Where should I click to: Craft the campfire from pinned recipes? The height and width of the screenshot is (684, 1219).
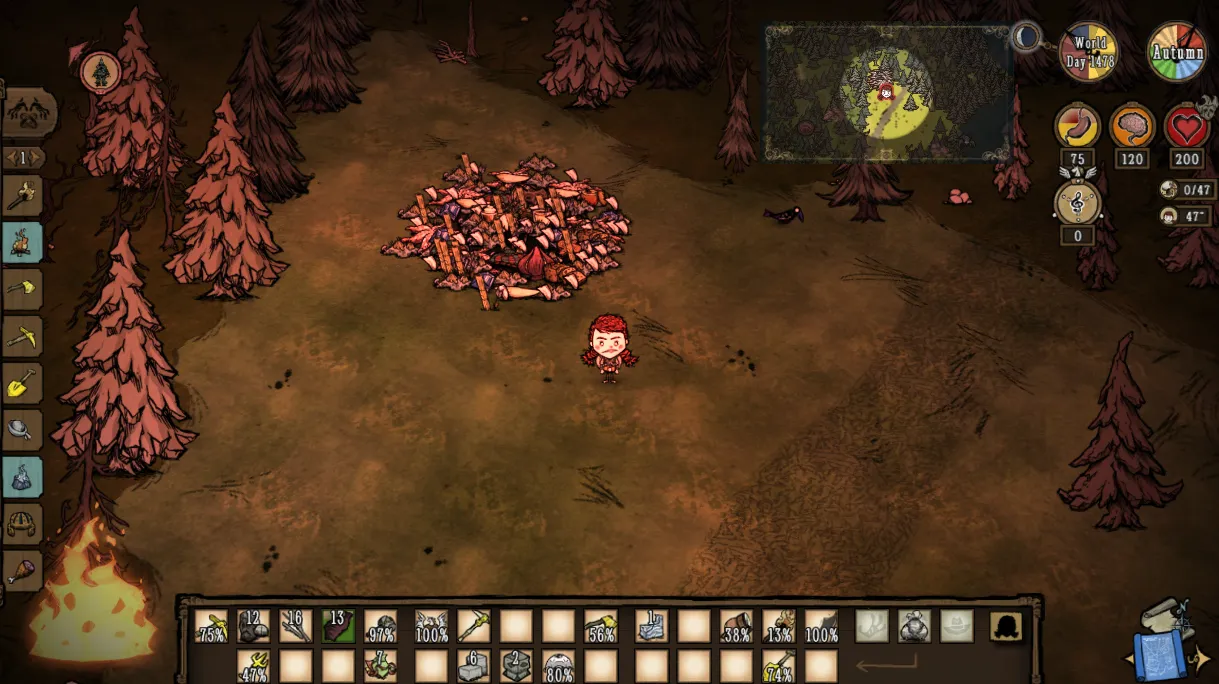22,242
